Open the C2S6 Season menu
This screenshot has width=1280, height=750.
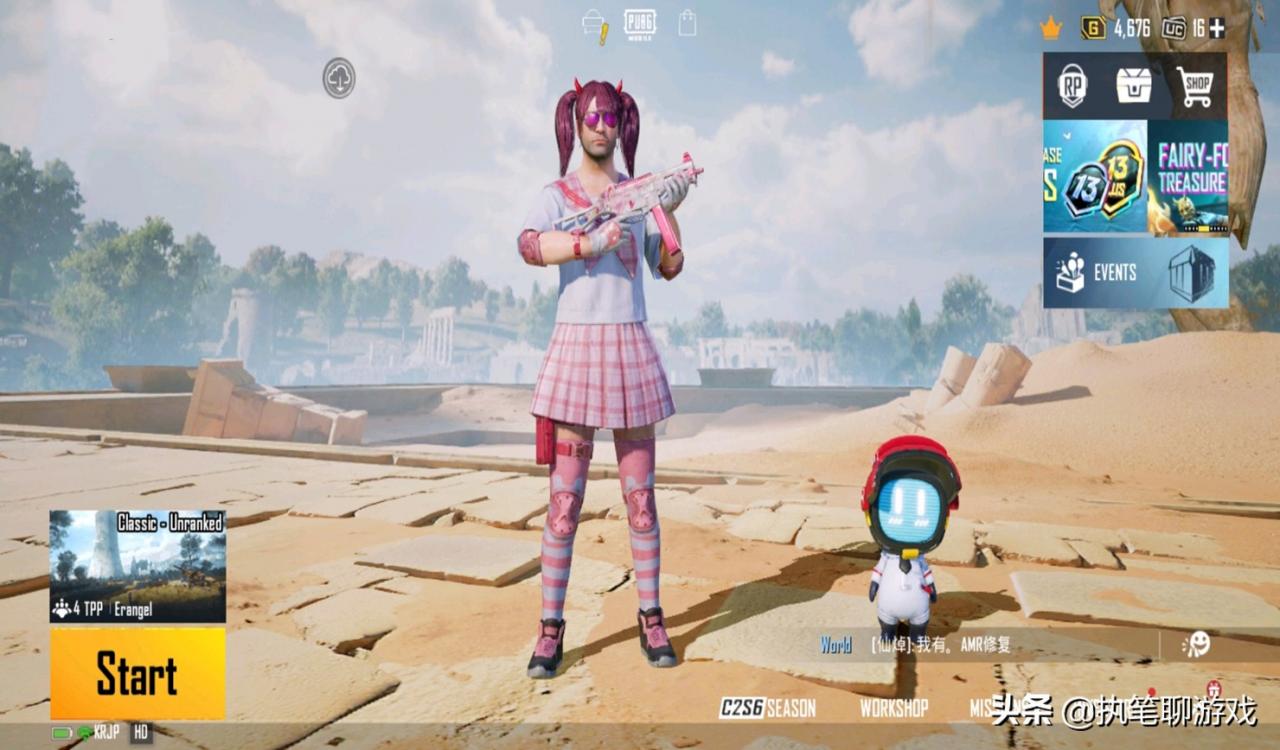click(768, 708)
